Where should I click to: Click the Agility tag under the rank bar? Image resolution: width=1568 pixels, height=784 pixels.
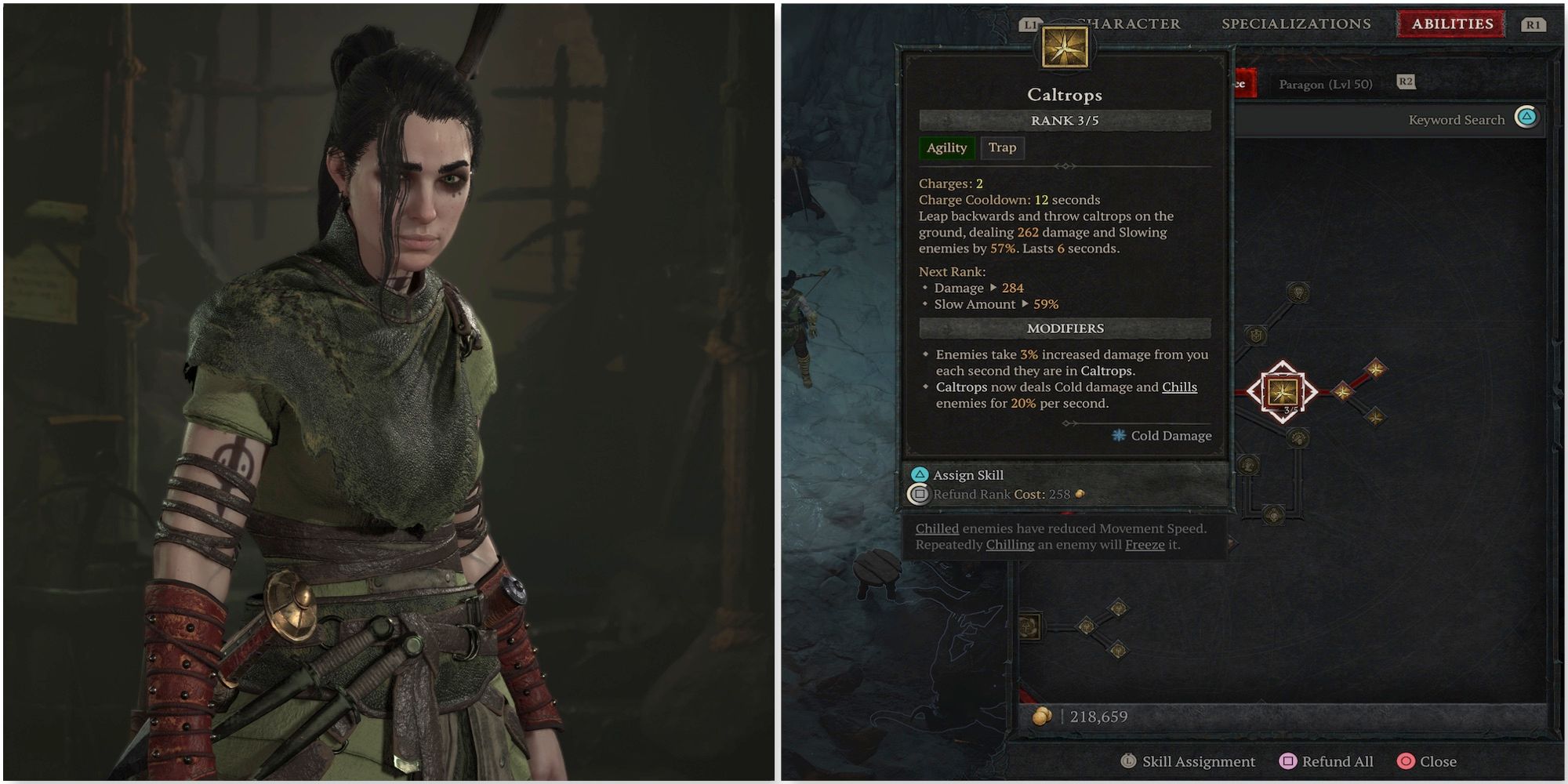tap(947, 148)
